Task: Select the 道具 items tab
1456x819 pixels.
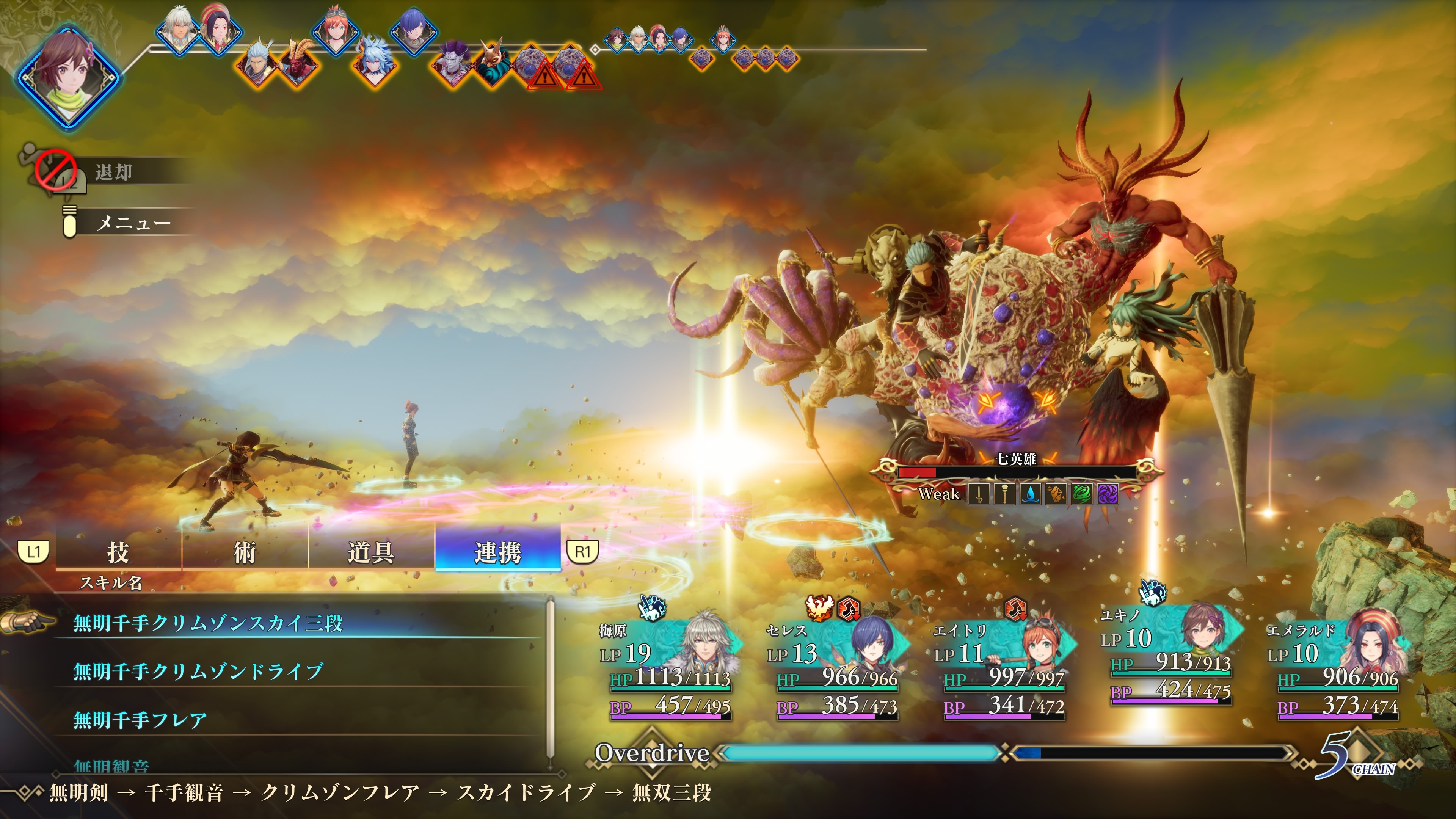Action: click(x=371, y=552)
